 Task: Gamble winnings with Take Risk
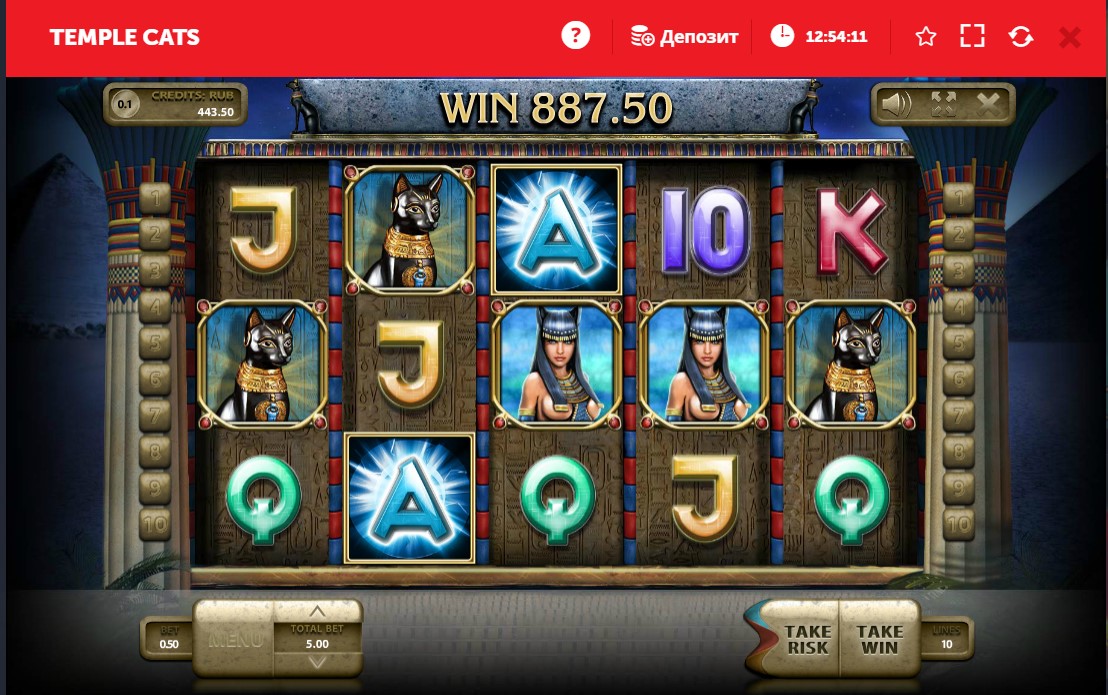(x=806, y=639)
